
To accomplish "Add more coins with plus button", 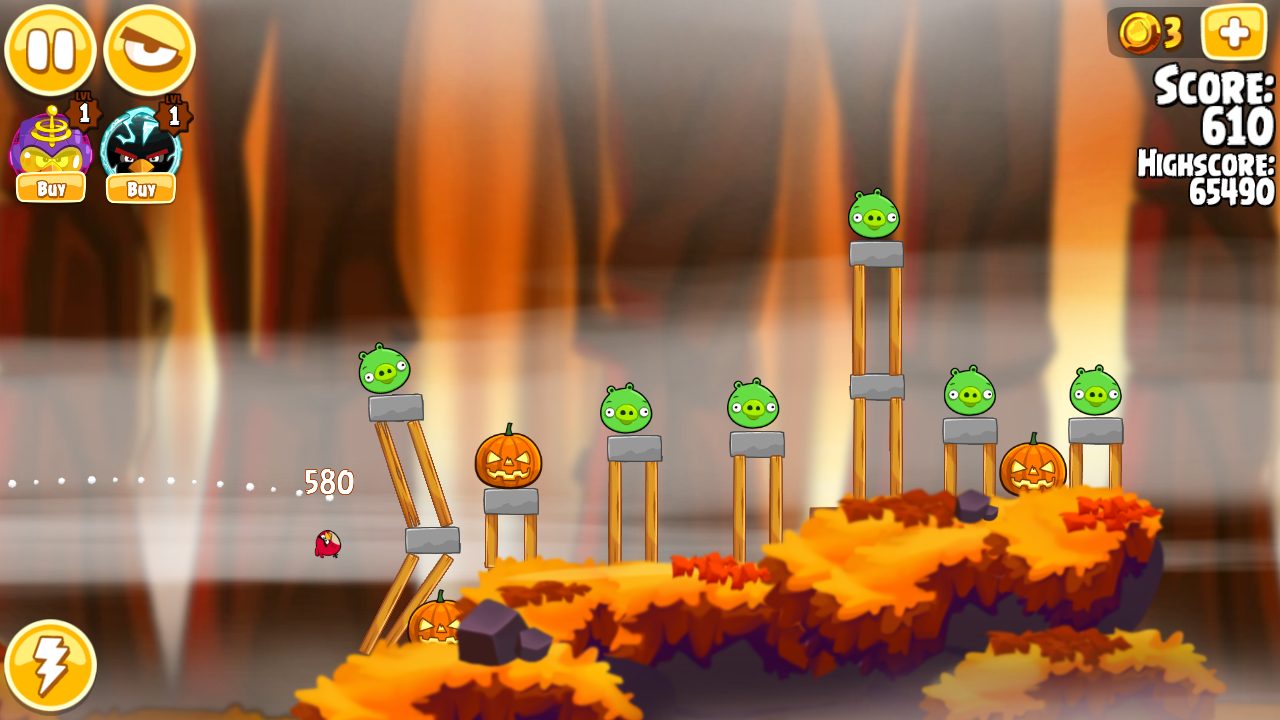I will 1234,32.
